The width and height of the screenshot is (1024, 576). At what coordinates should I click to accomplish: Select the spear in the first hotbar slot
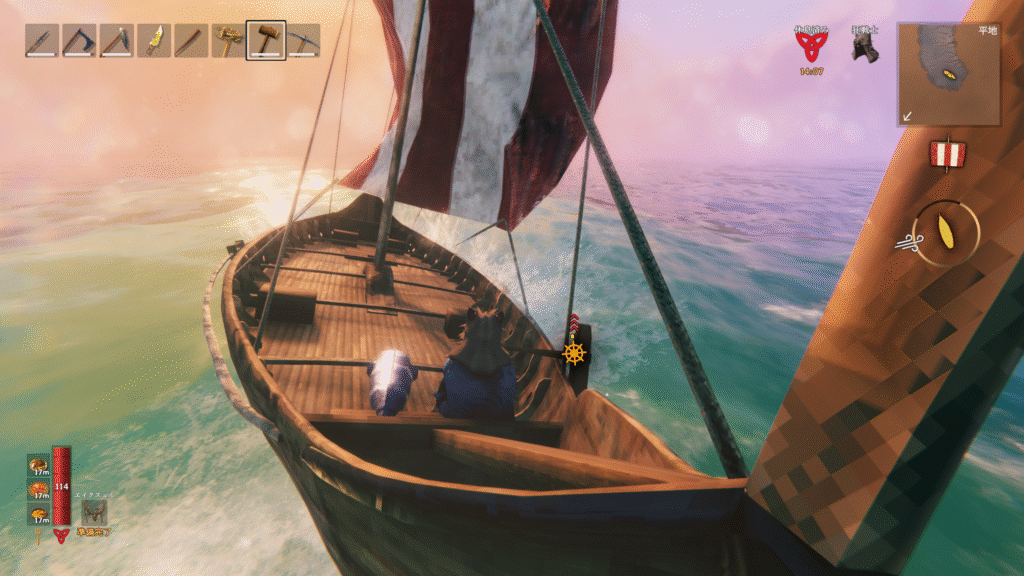pyautogui.click(x=42, y=41)
